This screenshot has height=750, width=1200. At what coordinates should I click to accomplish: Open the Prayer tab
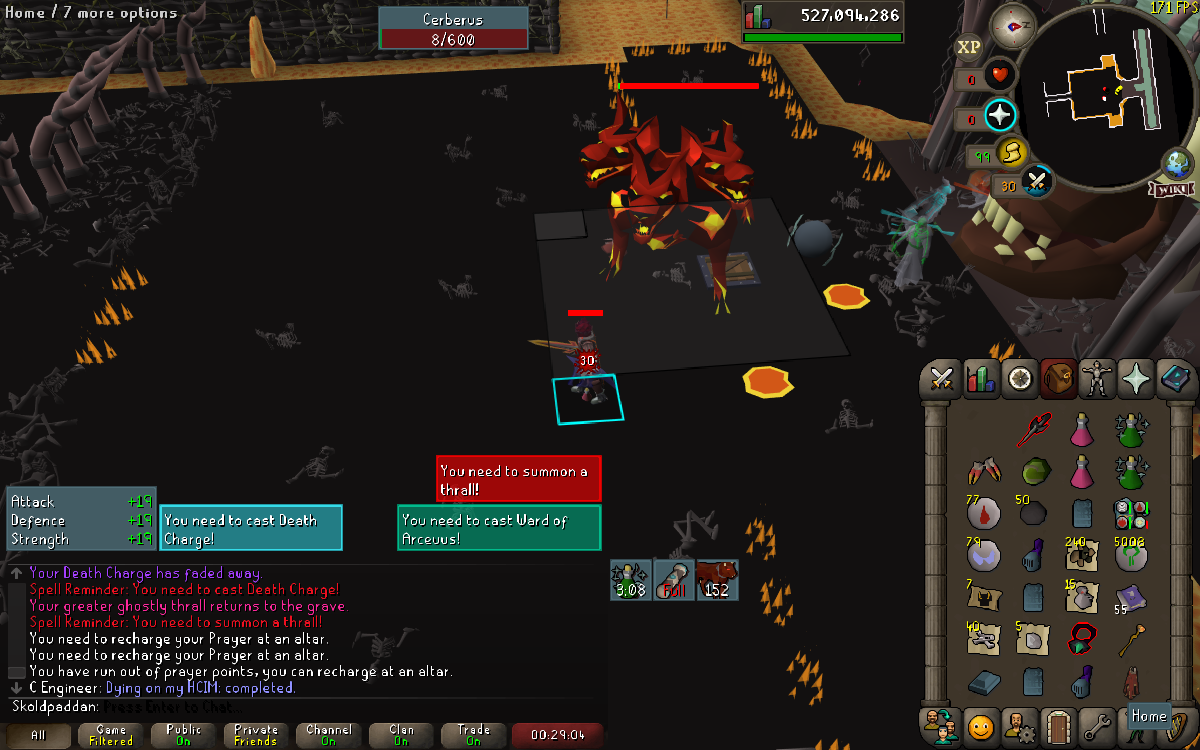click(x=1137, y=380)
